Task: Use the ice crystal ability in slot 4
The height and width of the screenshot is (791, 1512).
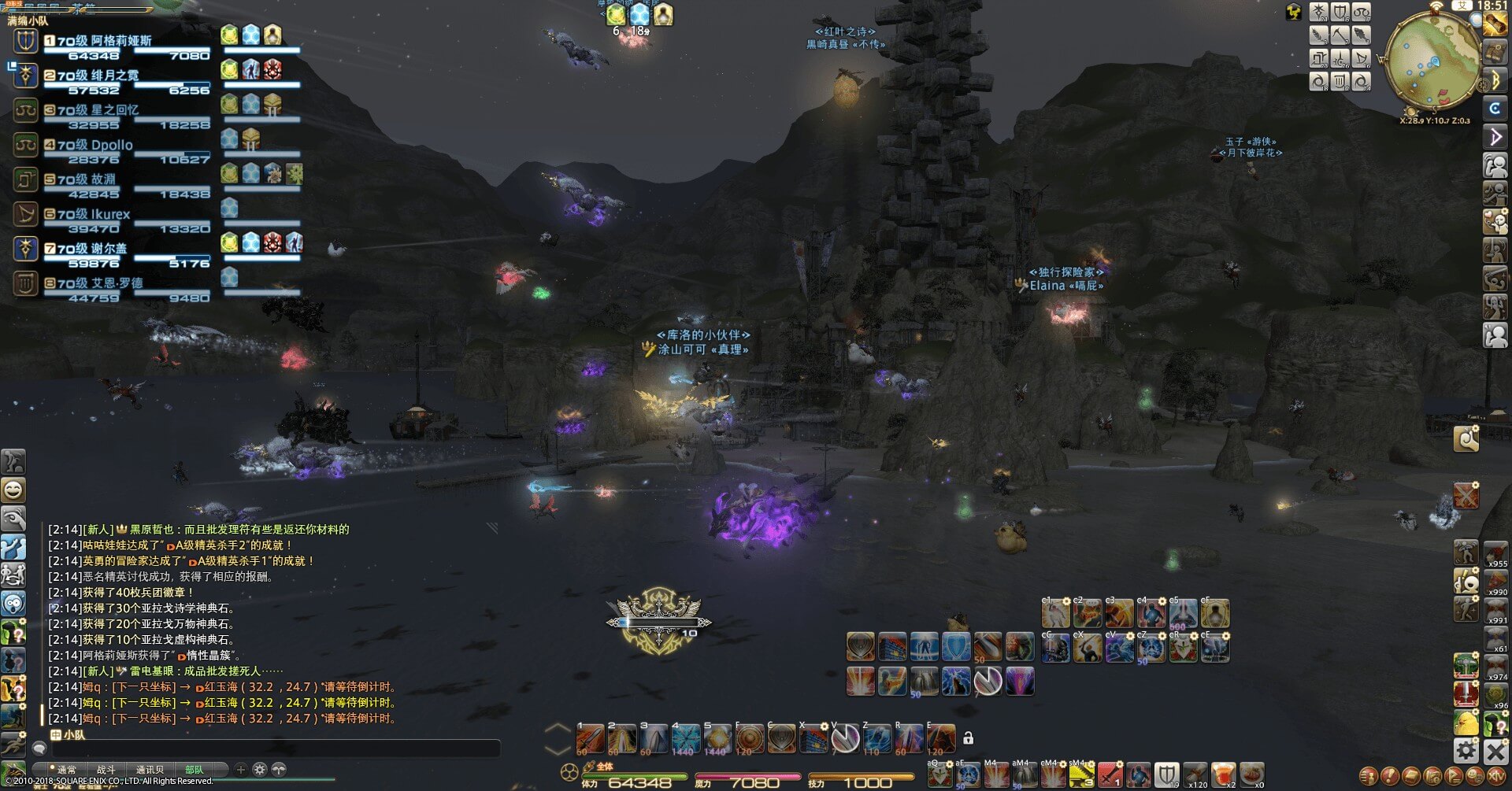Action: [x=685, y=739]
